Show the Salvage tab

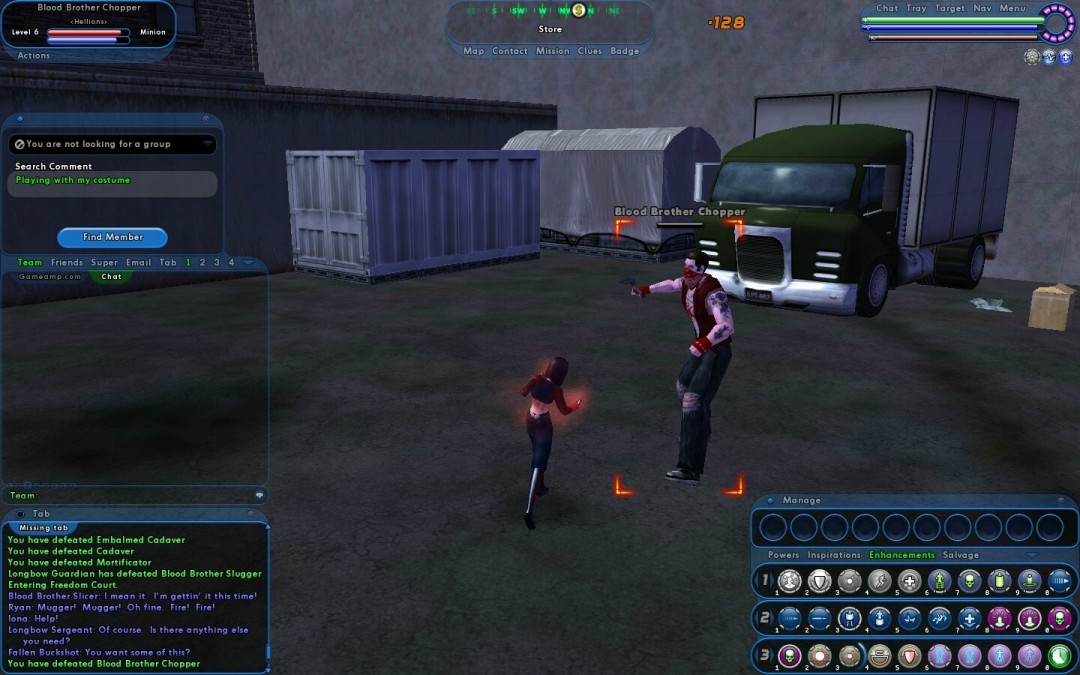[x=961, y=555]
